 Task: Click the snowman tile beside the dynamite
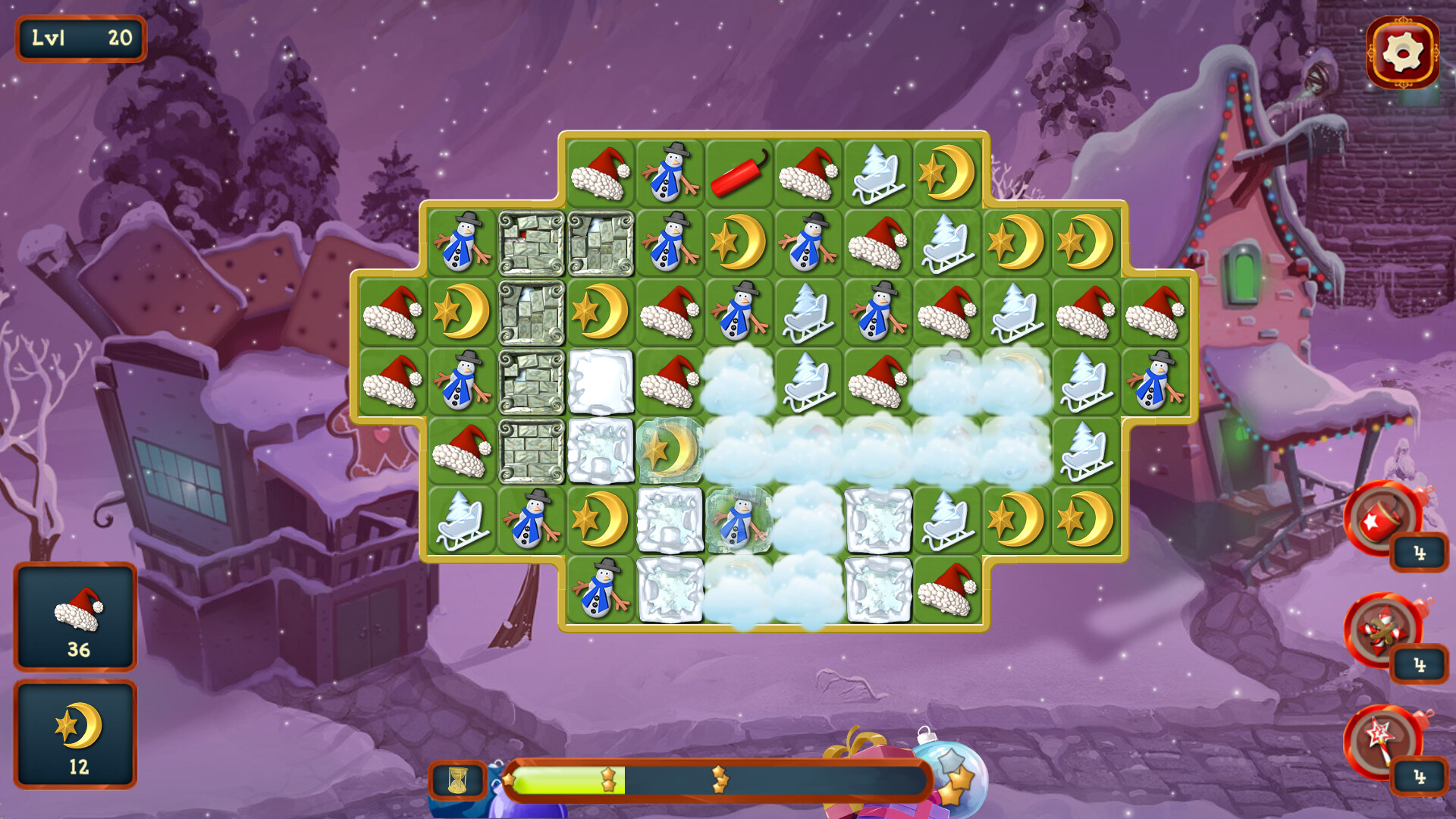tap(670, 173)
